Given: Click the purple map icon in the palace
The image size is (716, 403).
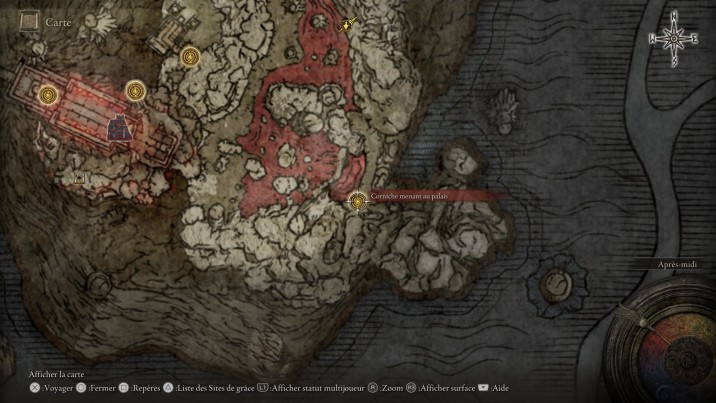Looking at the screenshot, I should coord(121,127).
